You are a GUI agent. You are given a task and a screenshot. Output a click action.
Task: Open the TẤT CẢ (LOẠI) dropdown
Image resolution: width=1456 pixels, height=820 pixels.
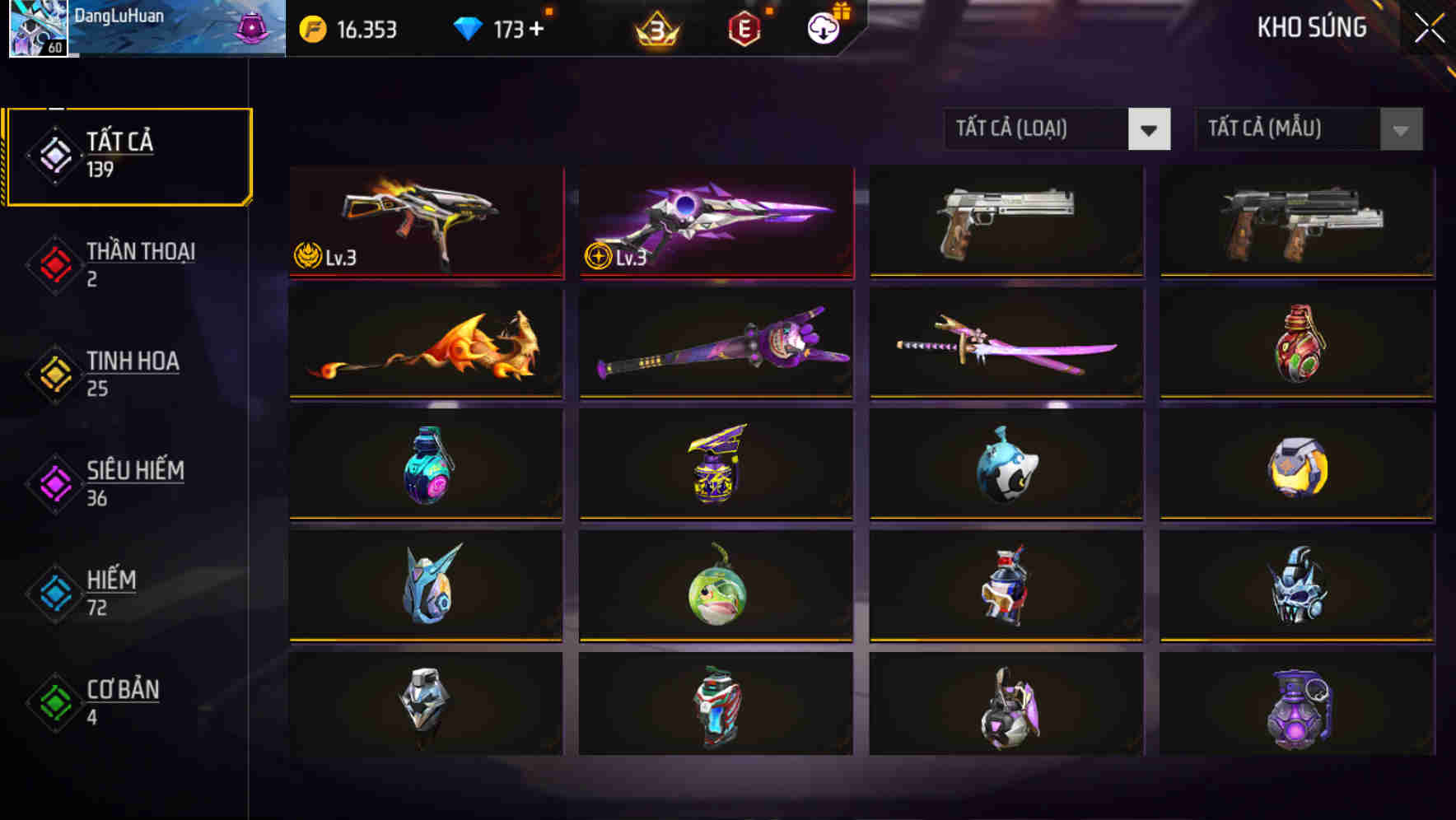[1038, 129]
